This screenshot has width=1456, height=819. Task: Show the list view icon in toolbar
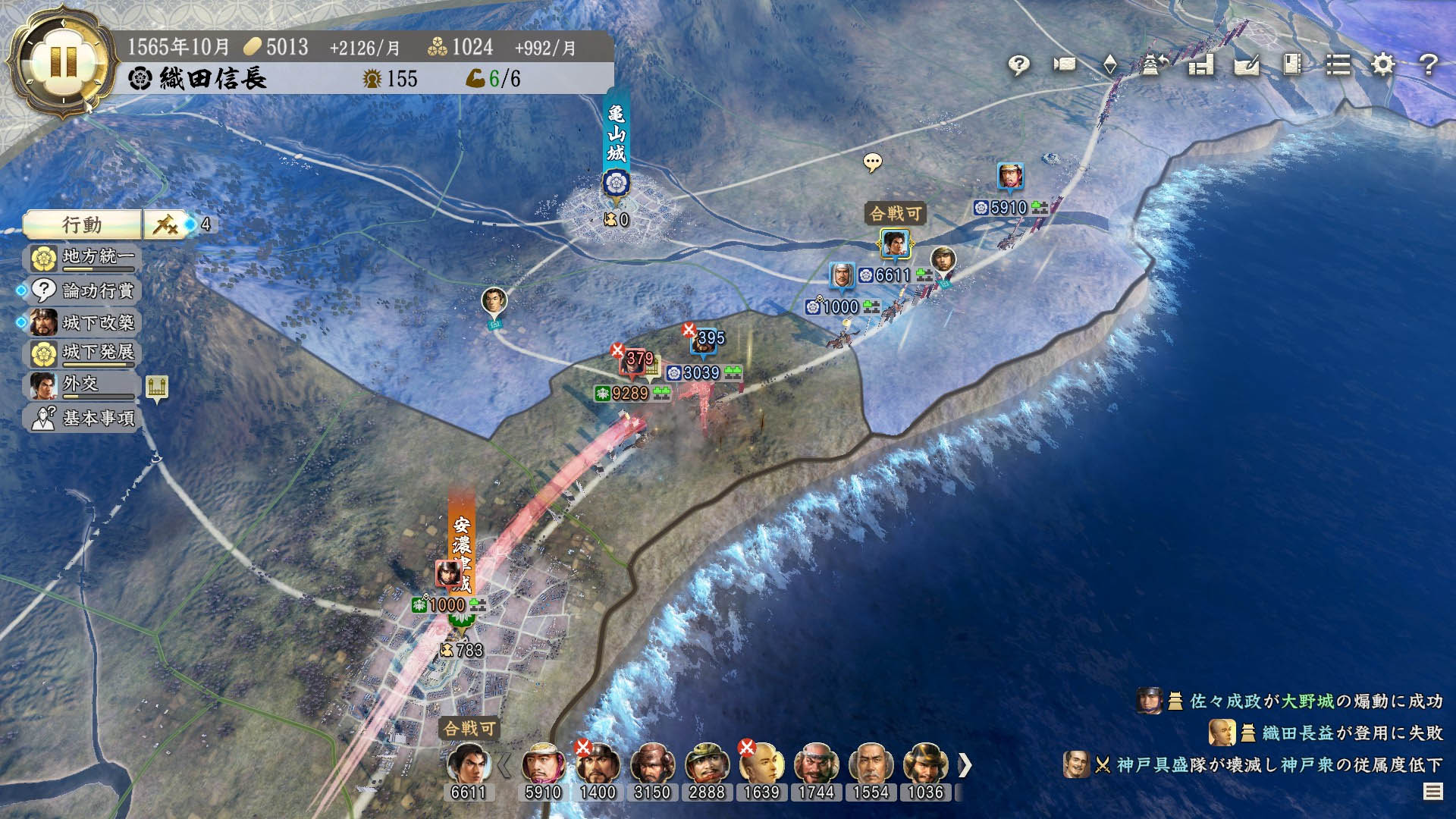pyautogui.click(x=1338, y=65)
